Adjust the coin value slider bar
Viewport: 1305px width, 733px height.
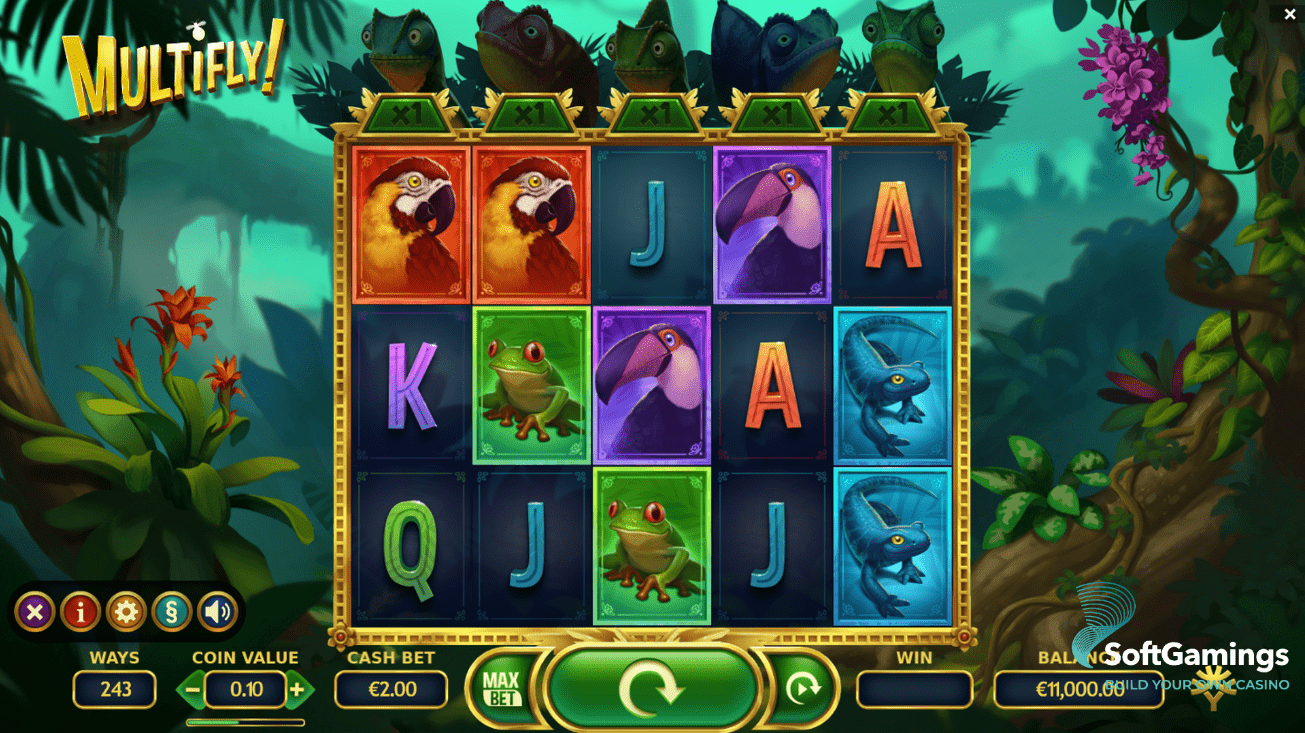[245, 721]
